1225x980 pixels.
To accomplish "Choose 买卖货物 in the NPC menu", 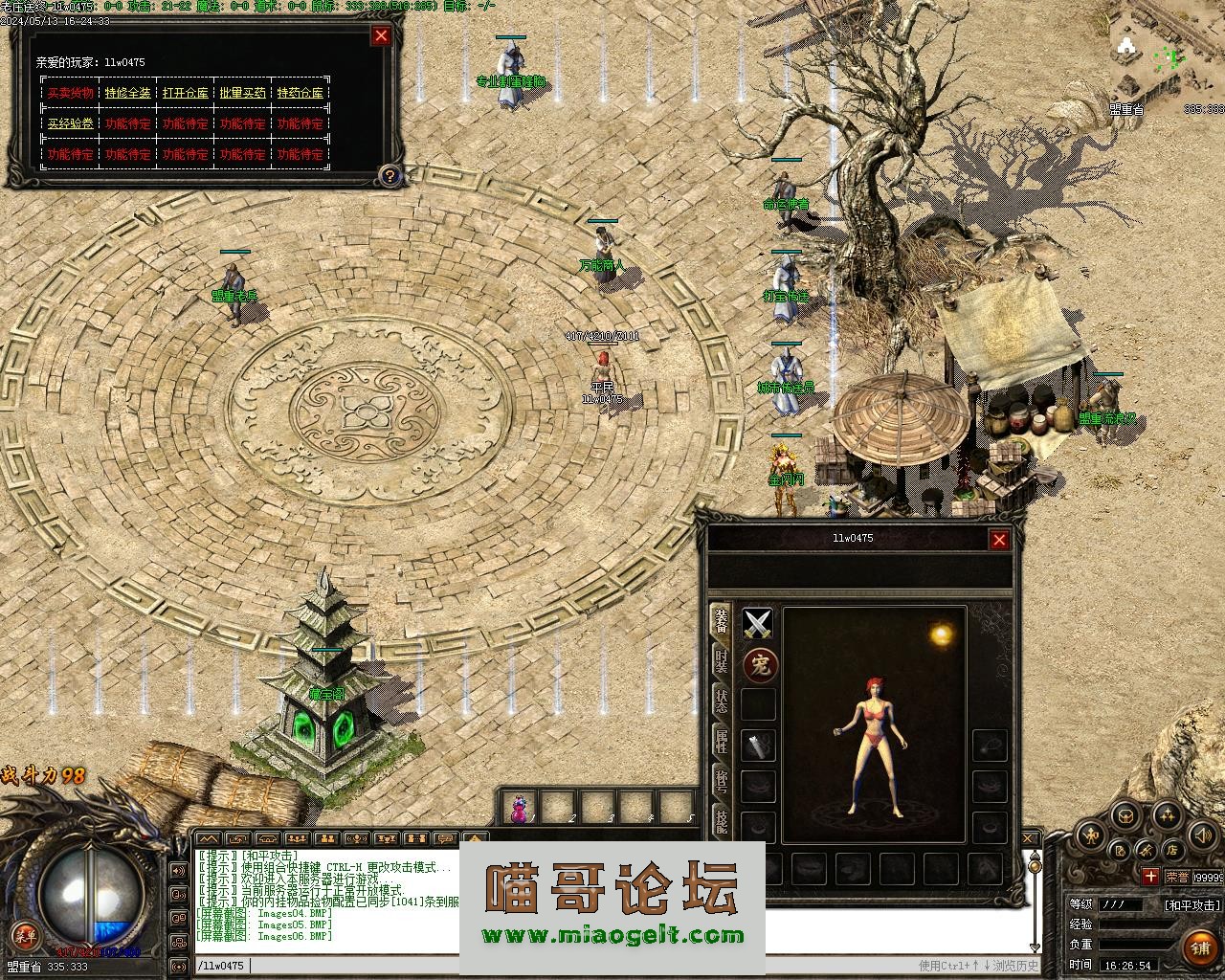I will (x=71, y=93).
